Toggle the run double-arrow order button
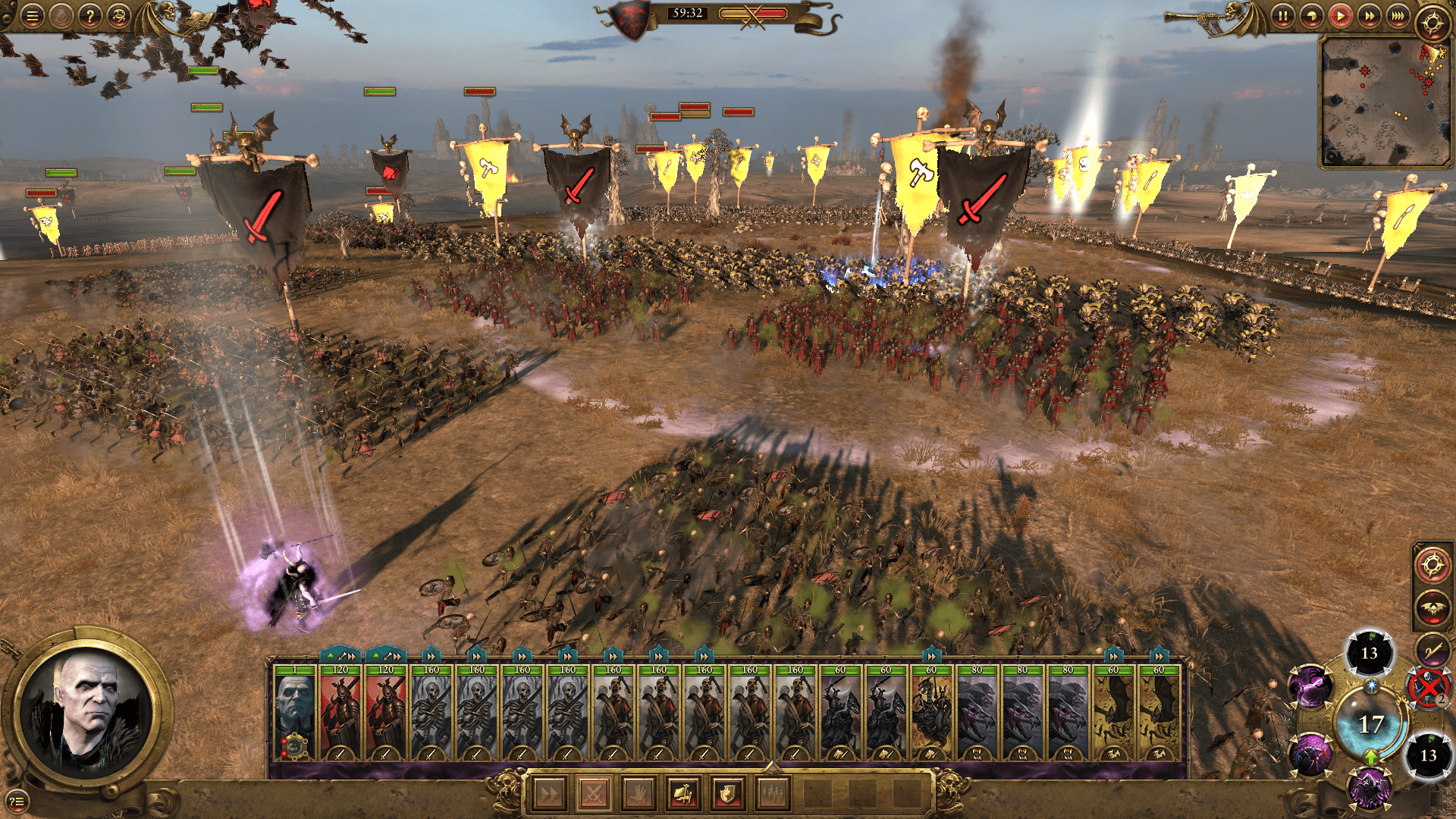This screenshot has height=819, width=1456. (x=548, y=794)
